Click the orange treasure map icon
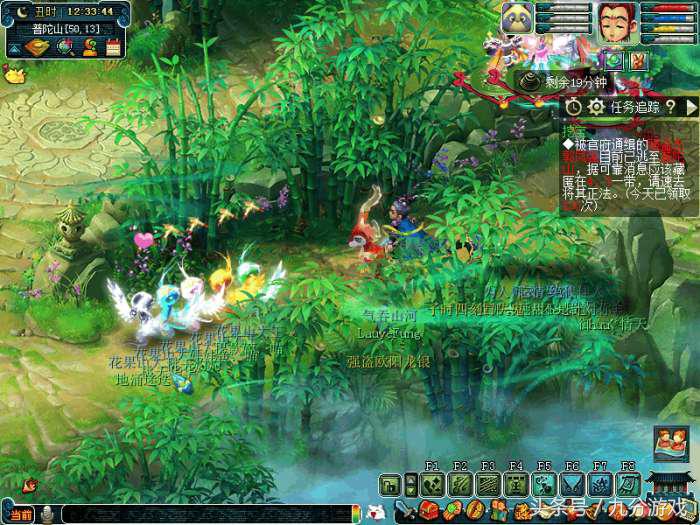This screenshot has width=700, height=525. pyautogui.click(x=37, y=46)
